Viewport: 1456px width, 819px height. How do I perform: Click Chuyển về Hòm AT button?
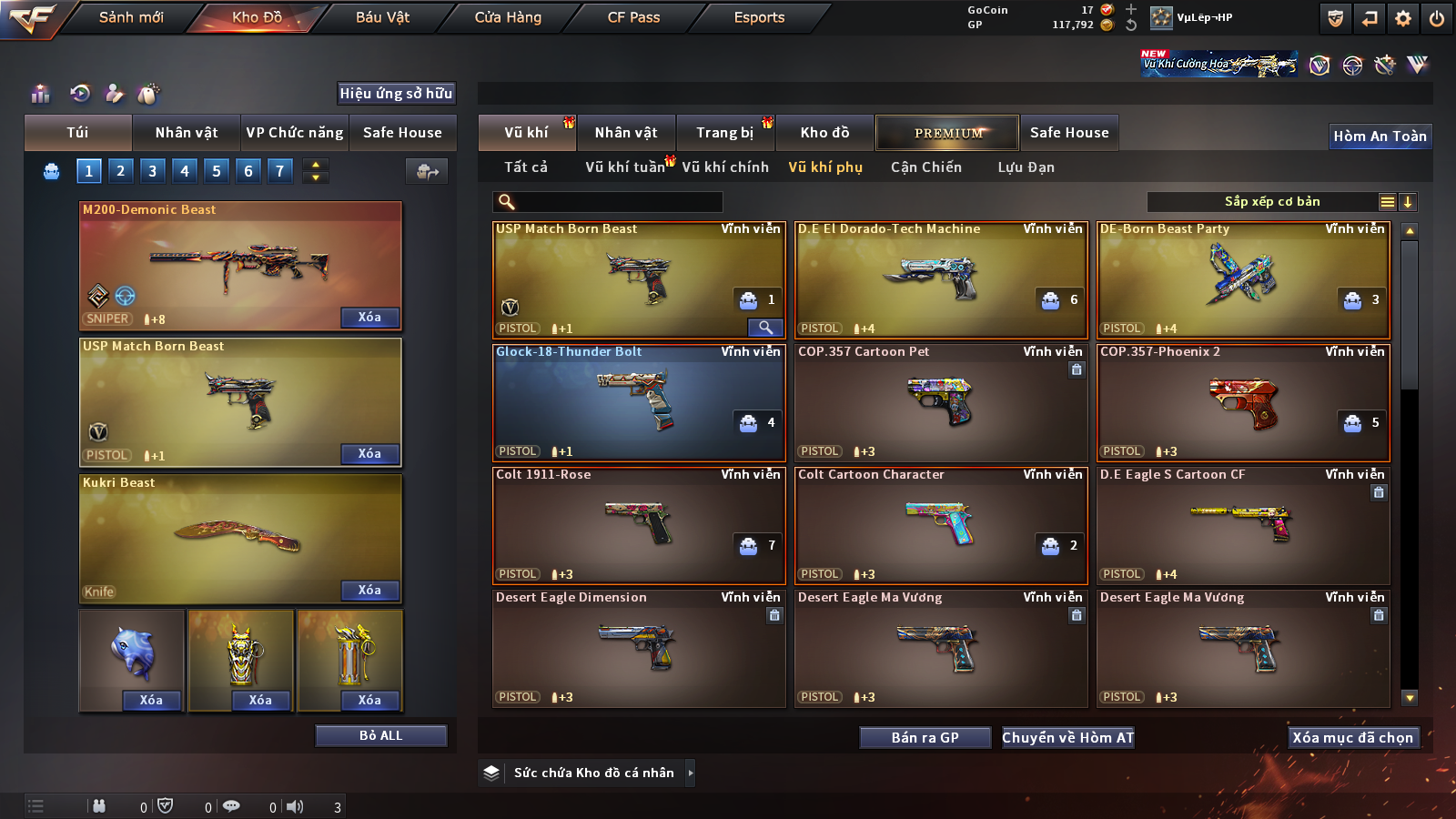(x=1067, y=738)
